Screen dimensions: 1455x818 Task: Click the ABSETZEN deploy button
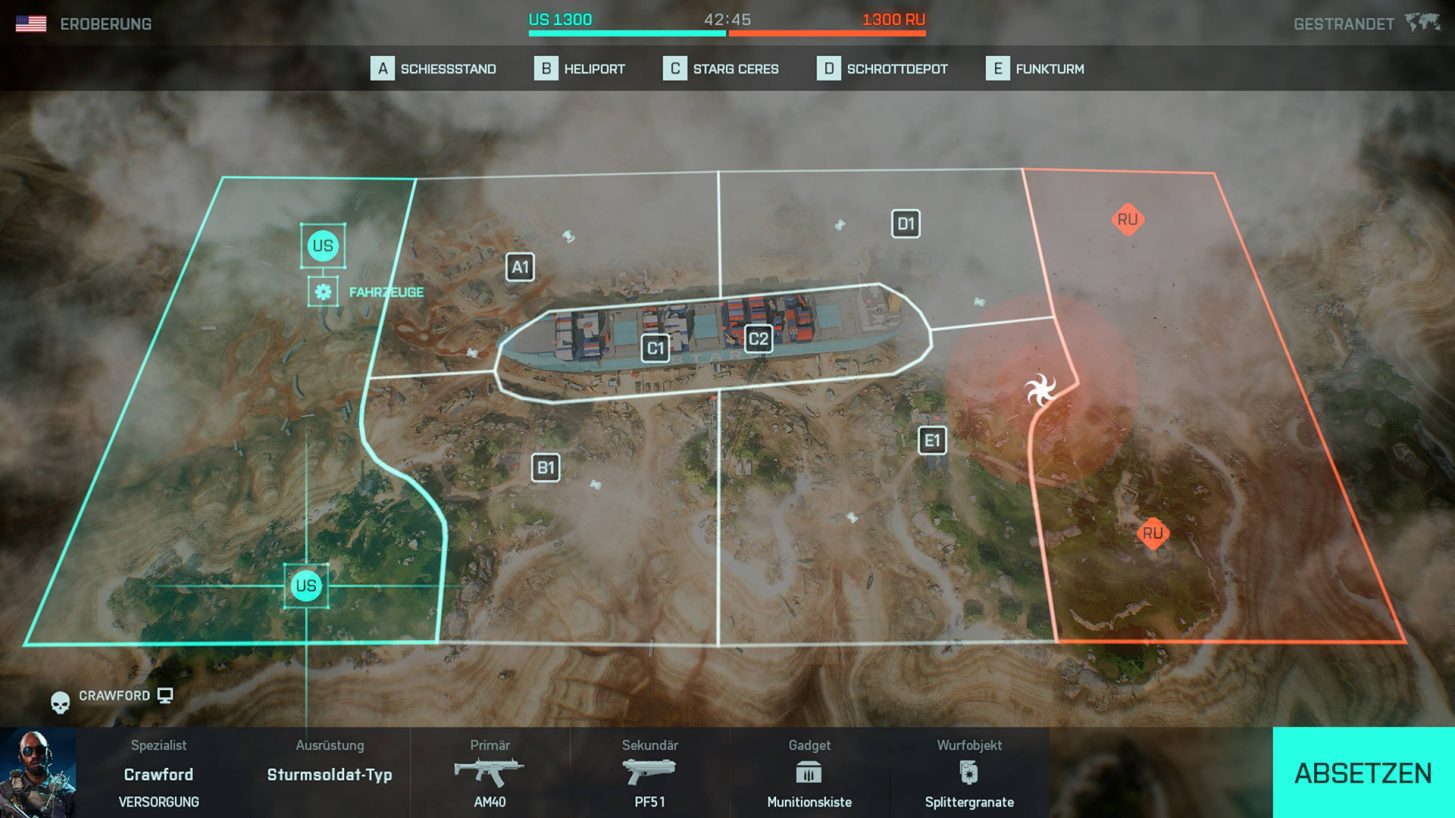[1362, 772]
